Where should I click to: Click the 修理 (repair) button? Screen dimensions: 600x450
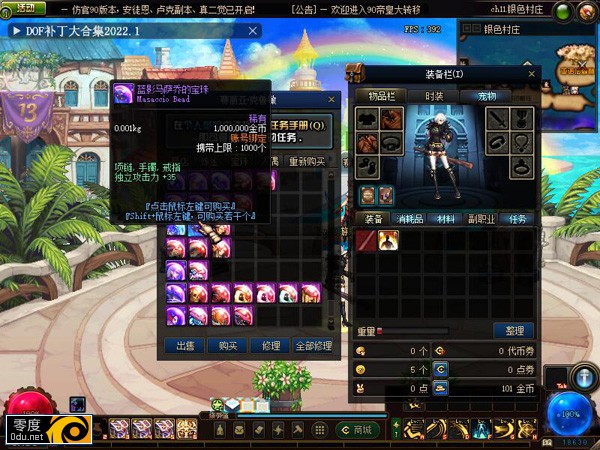click(271, 346)
